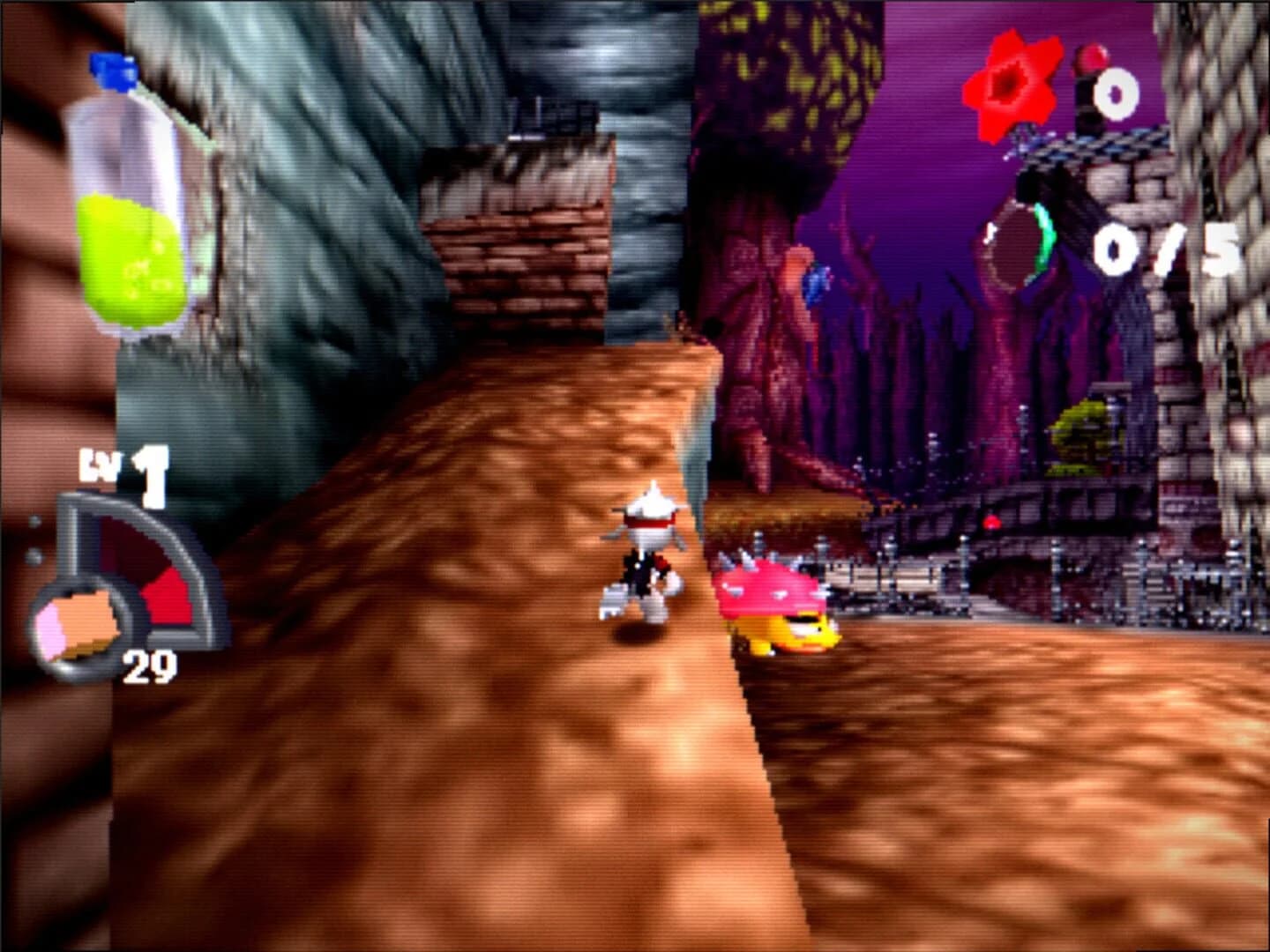This screenshot has width=1270, height=952.
Task: Click the number 29 below the gauge
Action: coord(152,667)
